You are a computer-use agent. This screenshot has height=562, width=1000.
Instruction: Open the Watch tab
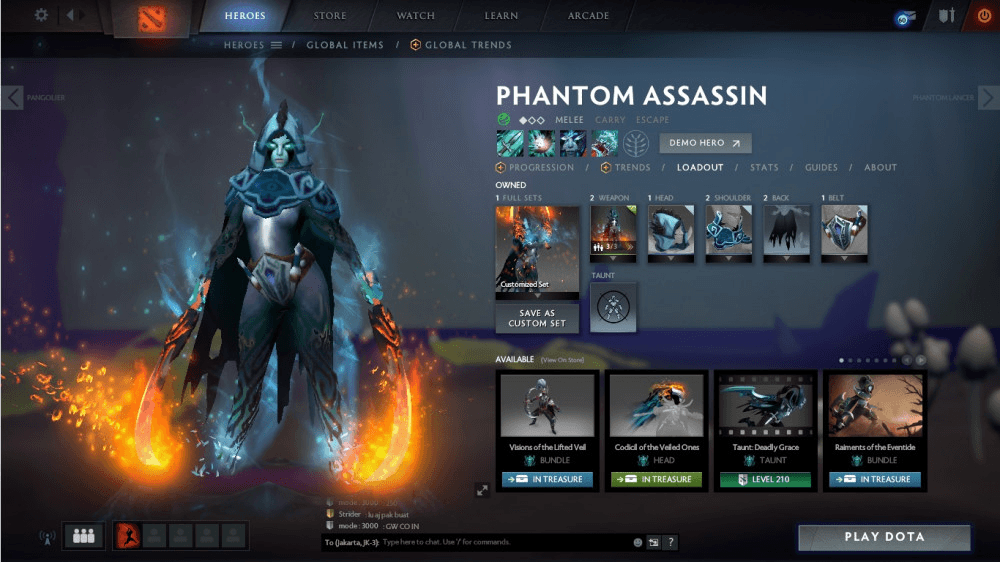[416, 16]
